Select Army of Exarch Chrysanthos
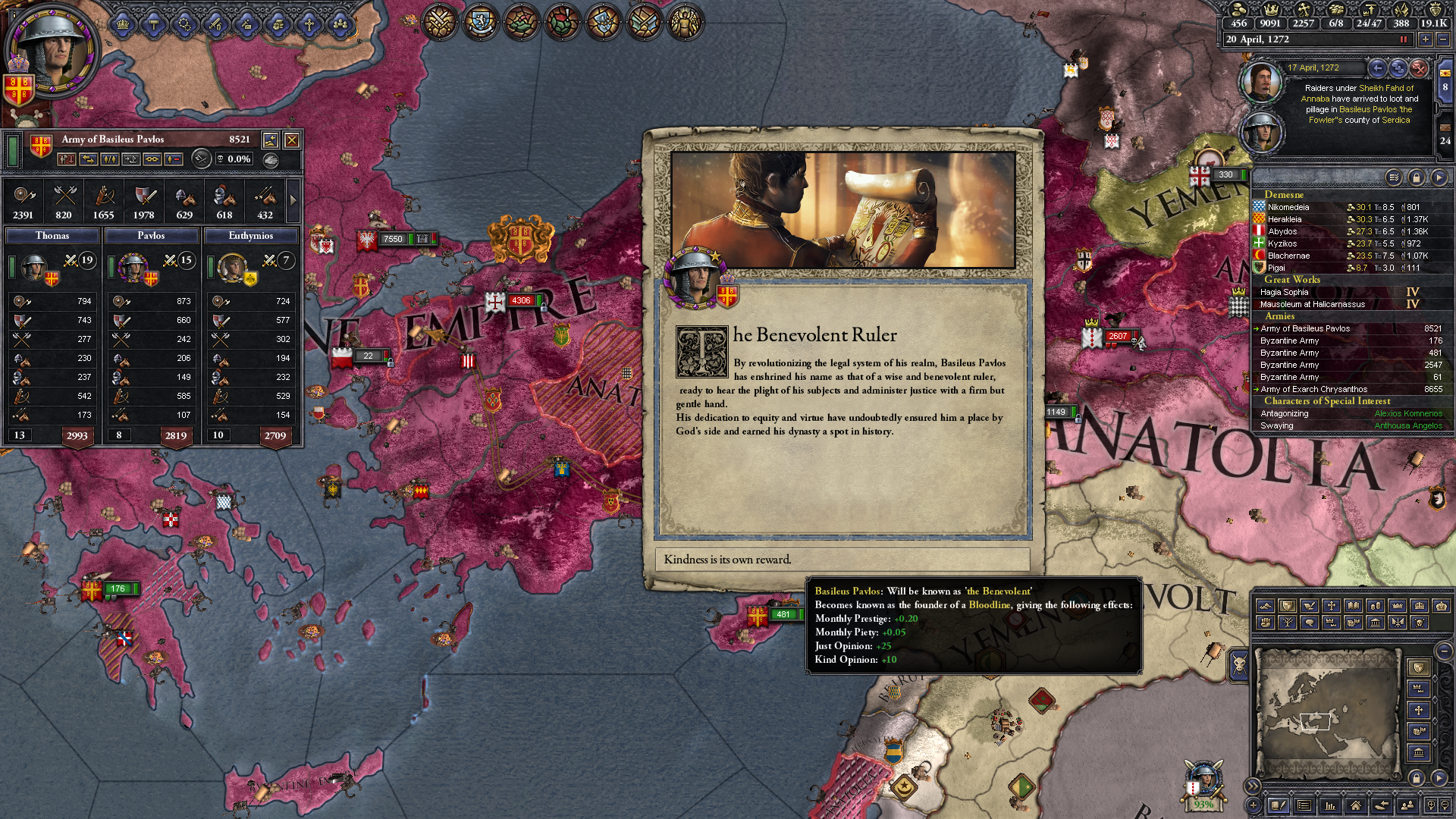Screen dimensions: 1456x819 (1313, 389)
